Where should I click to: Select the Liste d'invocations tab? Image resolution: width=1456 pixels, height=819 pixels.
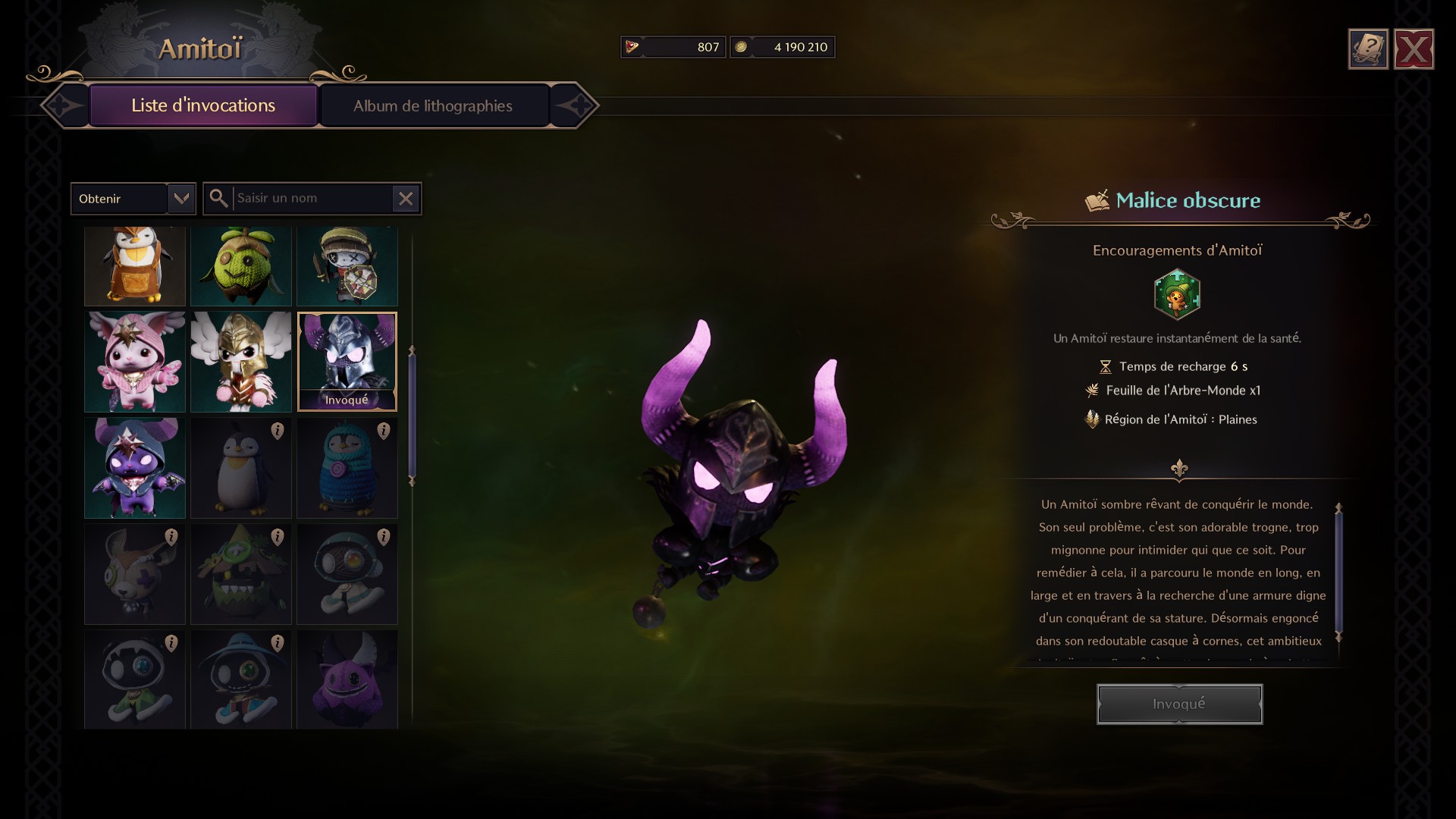(x=202, y=105)
